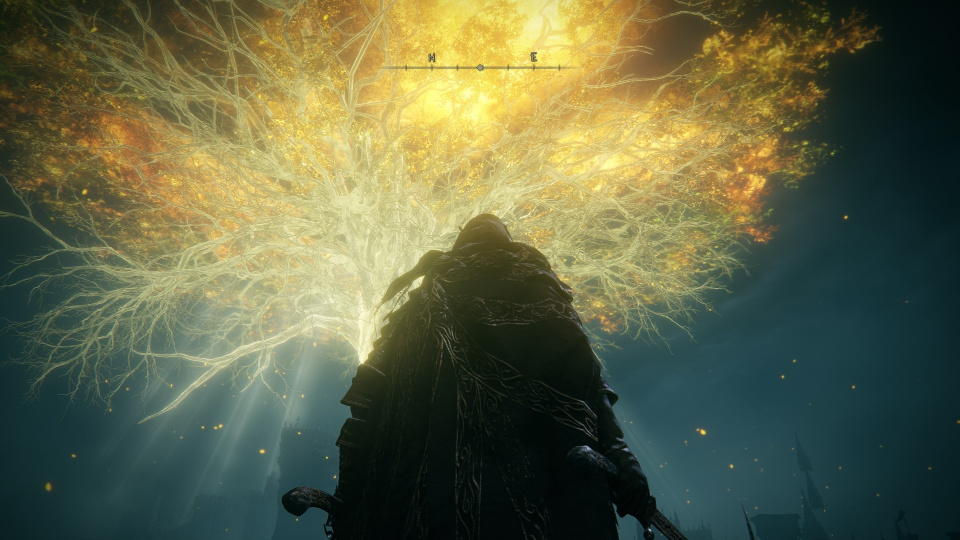The image size is (960, 540).
Task: Click the compass bar showing N and E
Action: [x=480, y=66]
